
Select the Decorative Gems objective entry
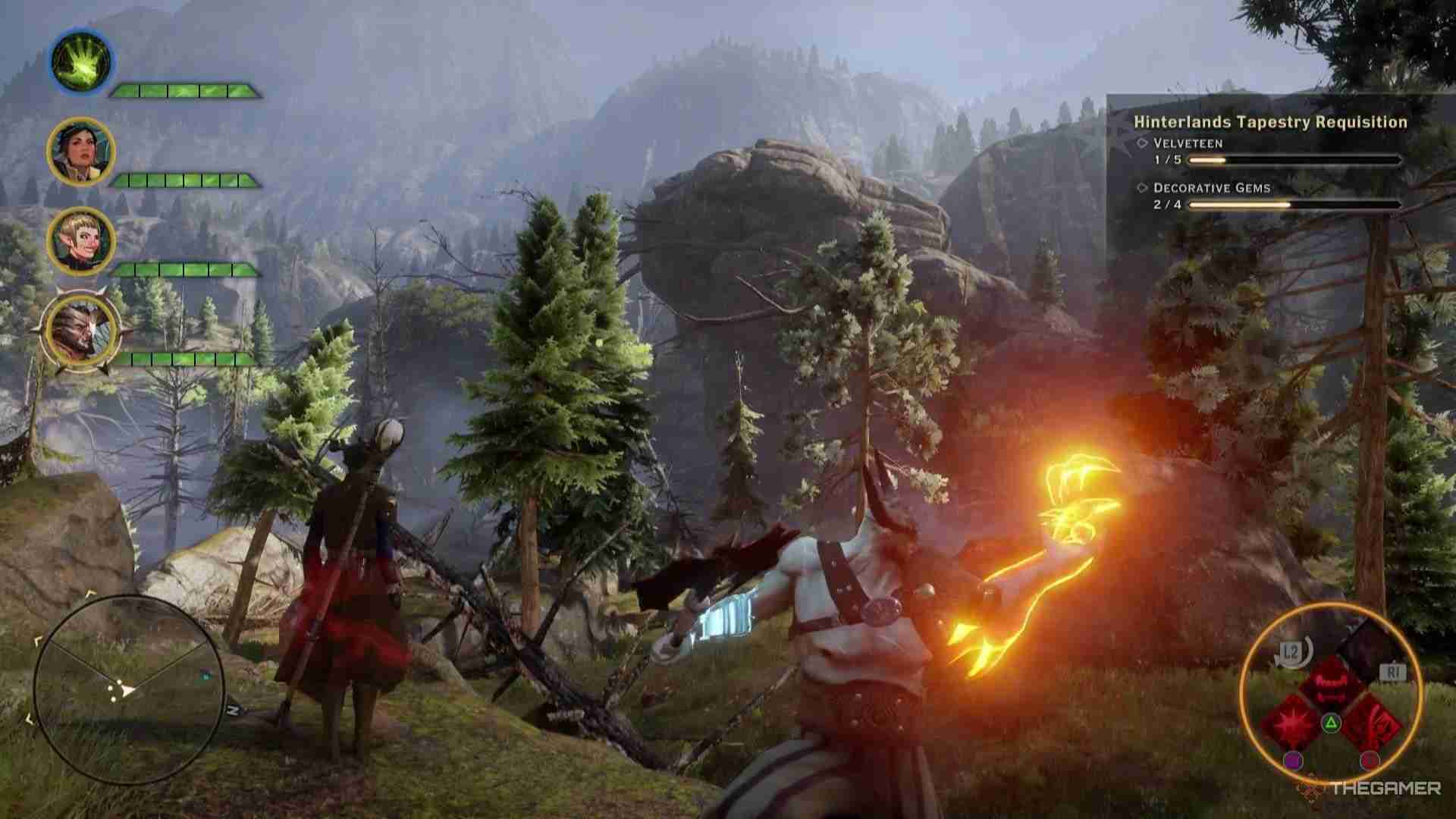point(1211,188)
